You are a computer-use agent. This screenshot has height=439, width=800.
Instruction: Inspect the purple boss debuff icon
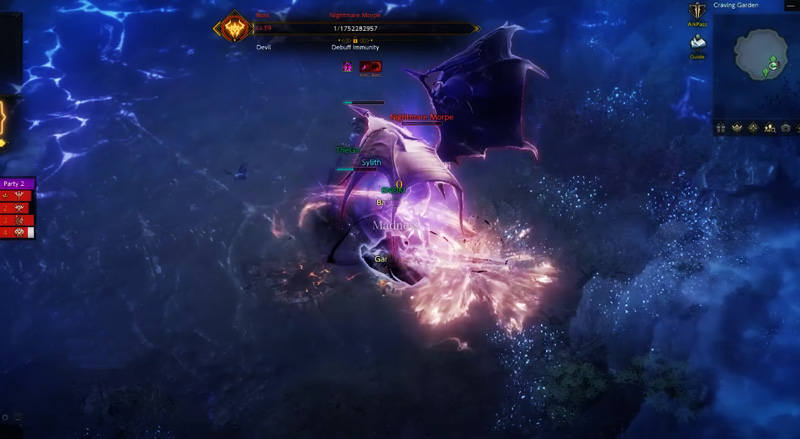point(348,66)
